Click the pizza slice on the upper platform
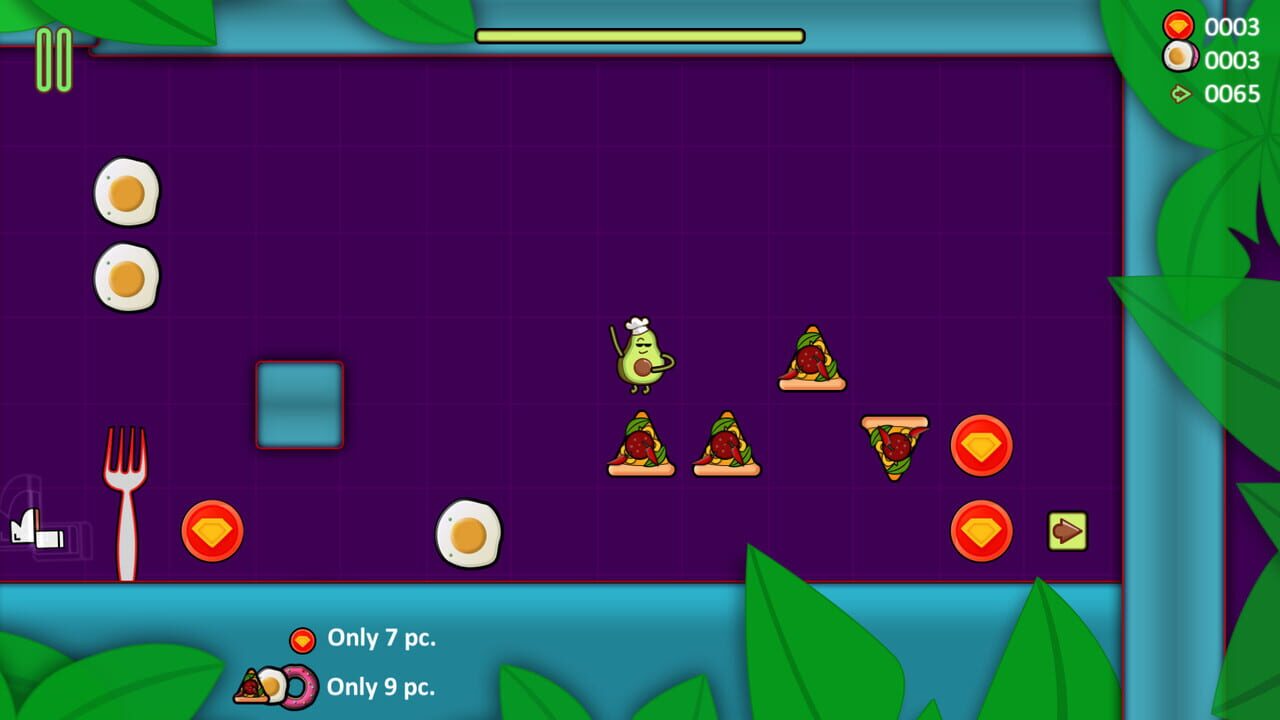 pyautogui.click(x=813, y=358)
